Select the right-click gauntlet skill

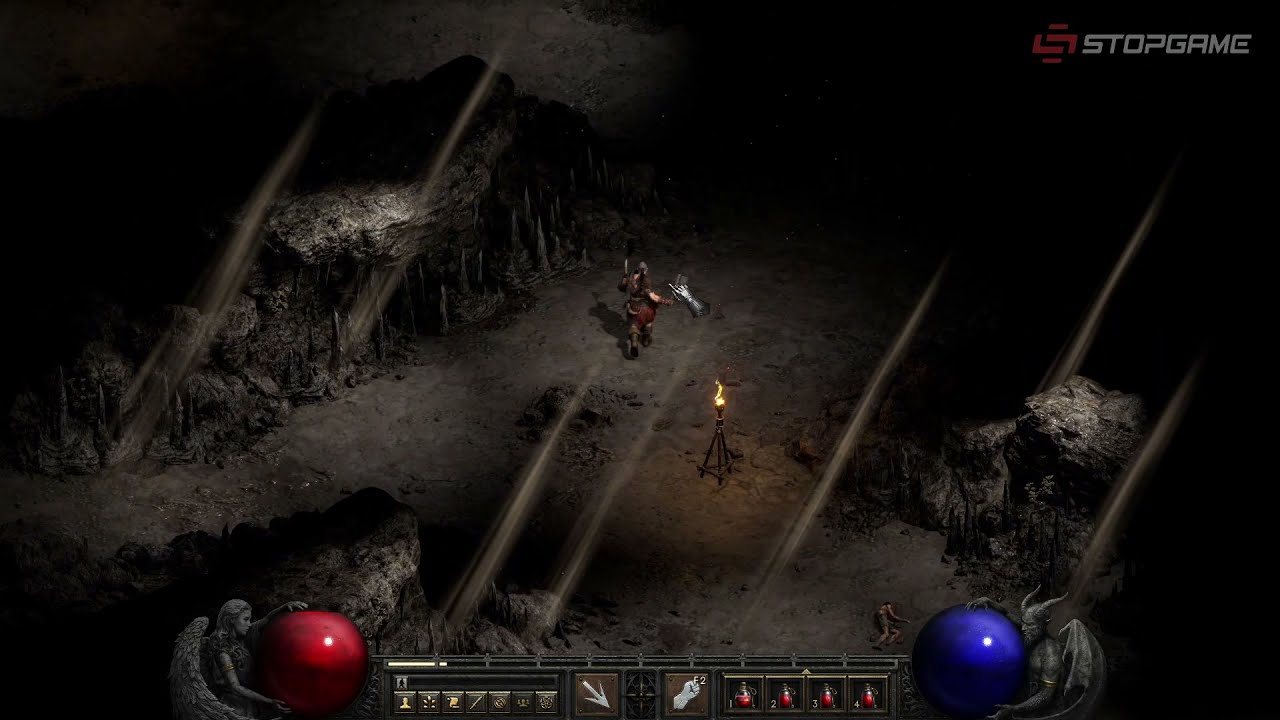(x=686, y=693)
